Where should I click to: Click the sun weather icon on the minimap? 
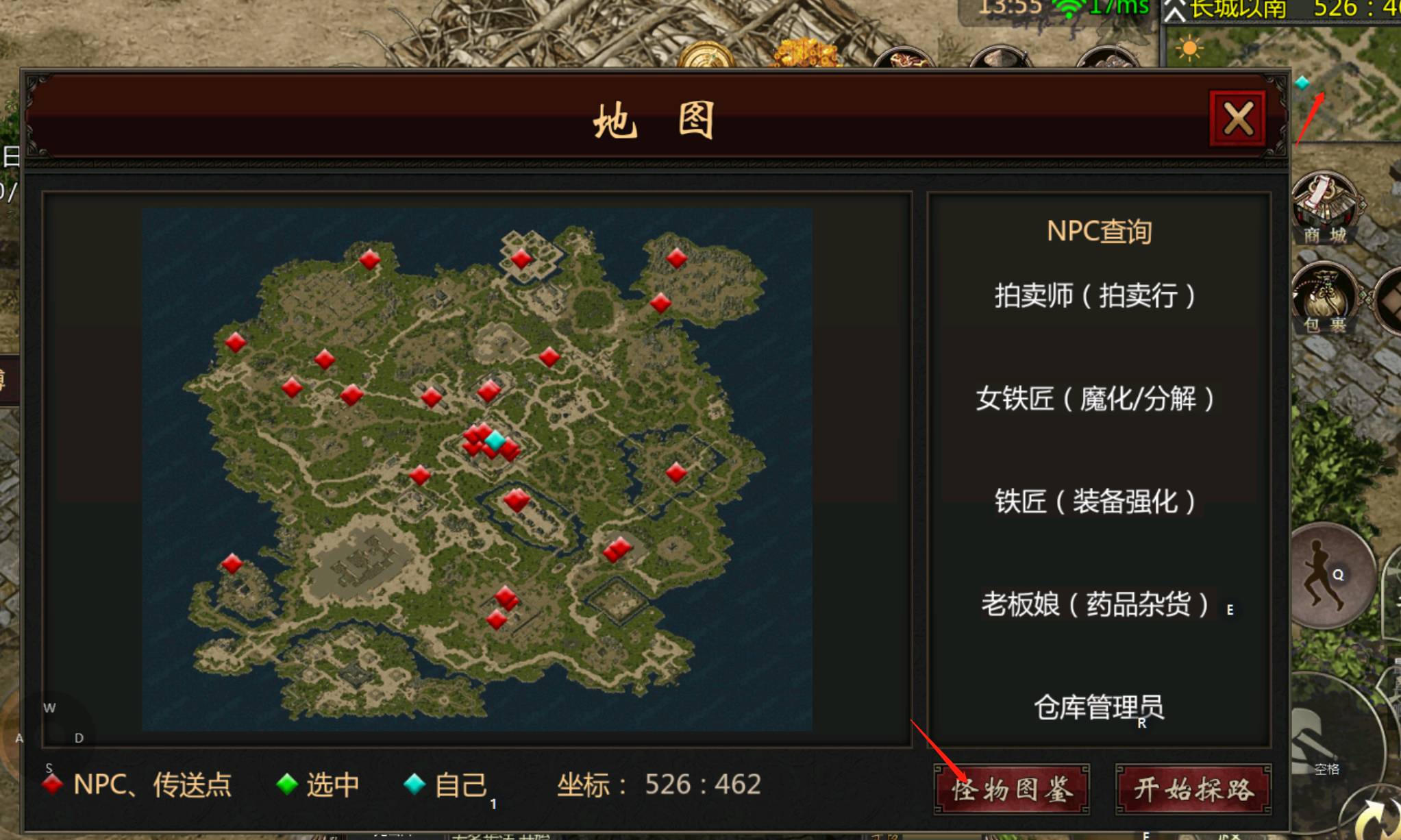tap(1189, 48)
